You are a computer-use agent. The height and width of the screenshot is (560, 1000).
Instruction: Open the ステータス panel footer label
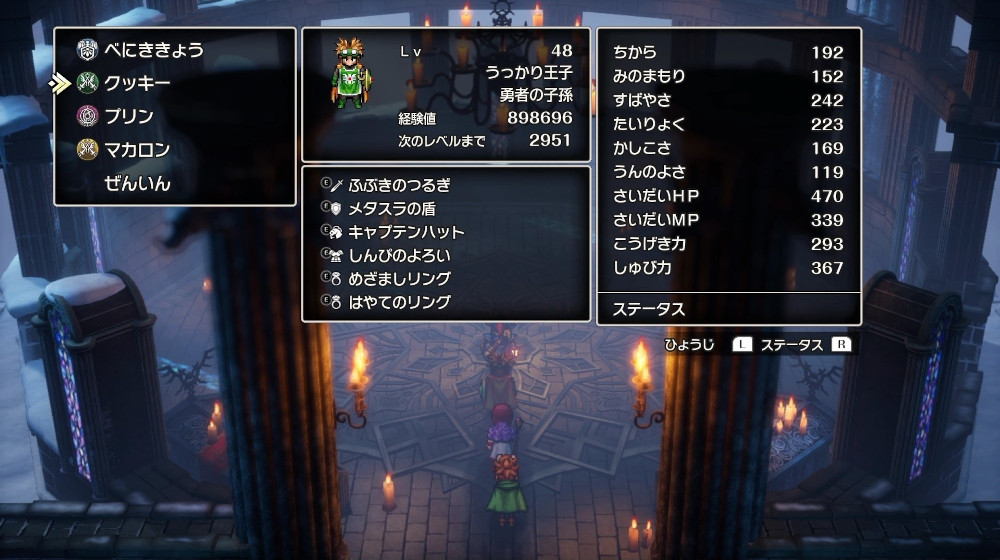coord(649,309)
